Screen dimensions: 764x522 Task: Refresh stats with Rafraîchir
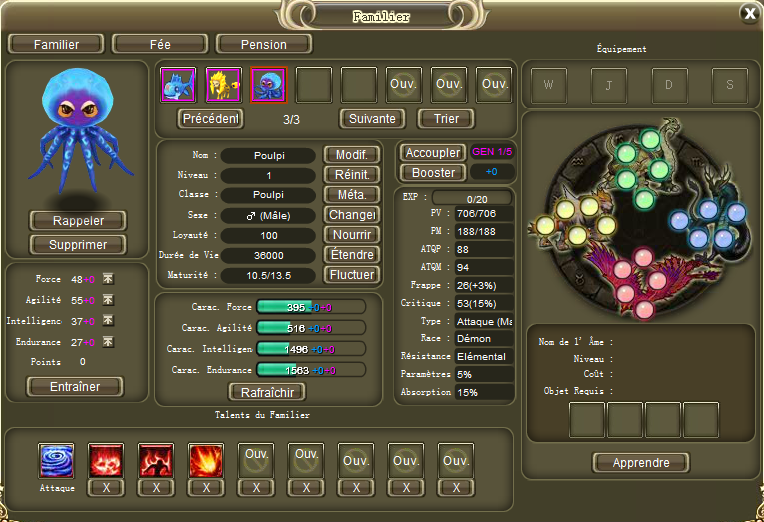266,391
